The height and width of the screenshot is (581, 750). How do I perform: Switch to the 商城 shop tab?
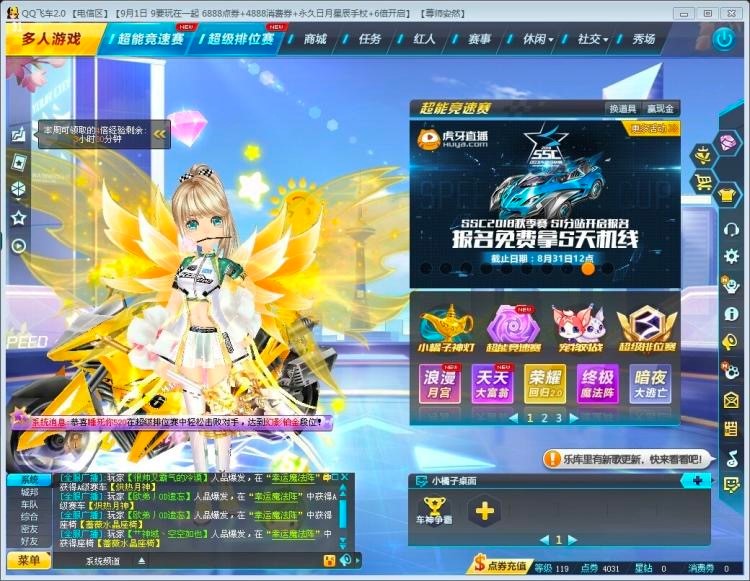pos(315,39)
